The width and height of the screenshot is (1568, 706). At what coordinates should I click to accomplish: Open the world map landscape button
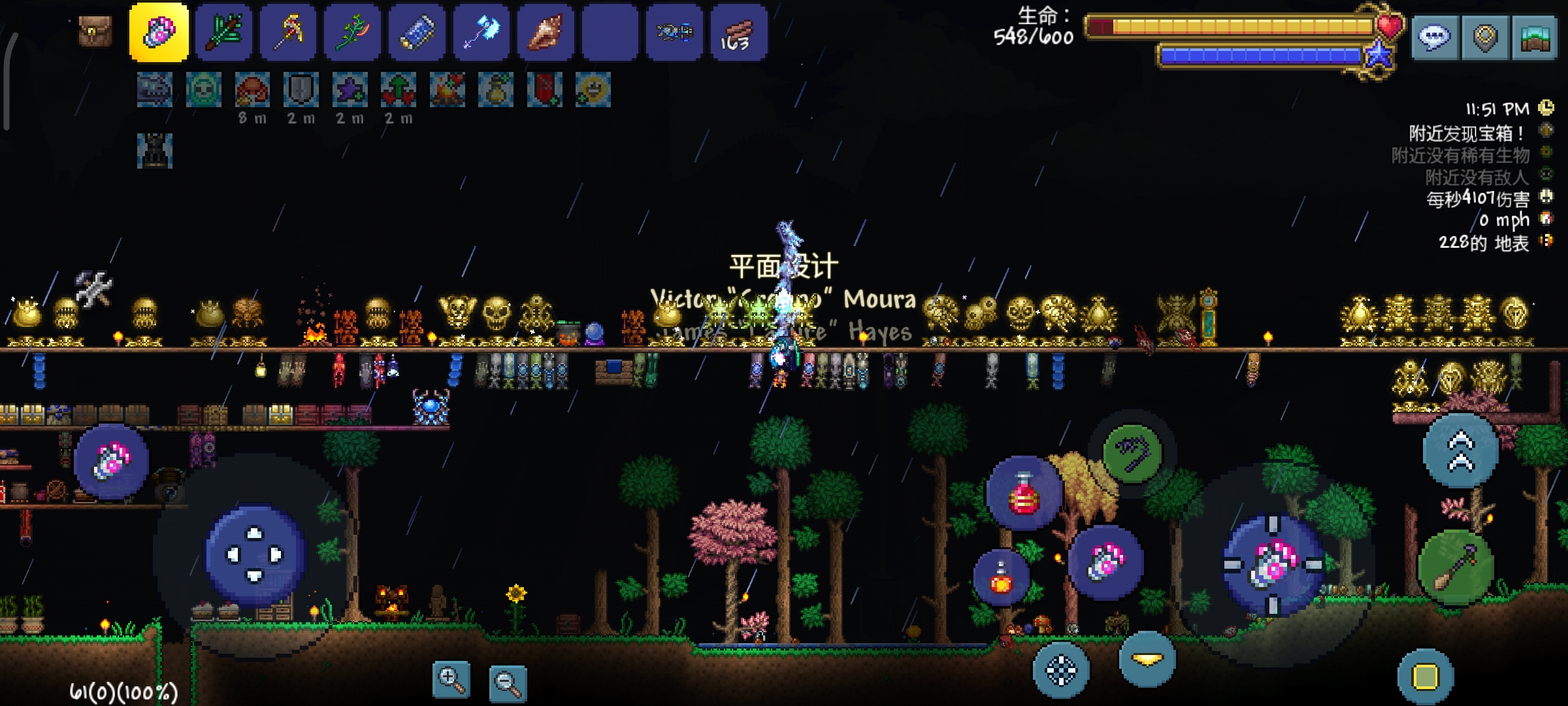(x=1535, y=38)
